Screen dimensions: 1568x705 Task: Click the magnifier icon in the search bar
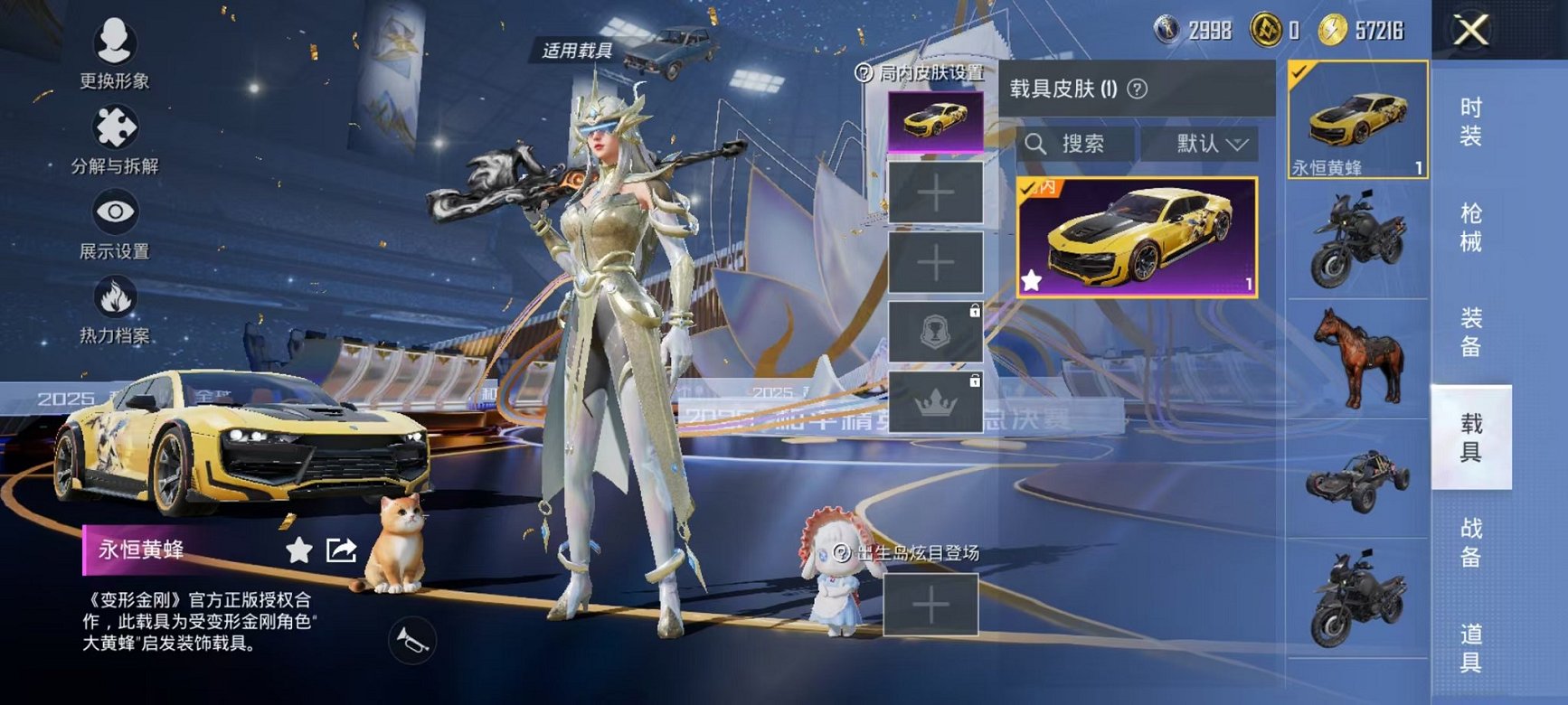[1036, 144]
